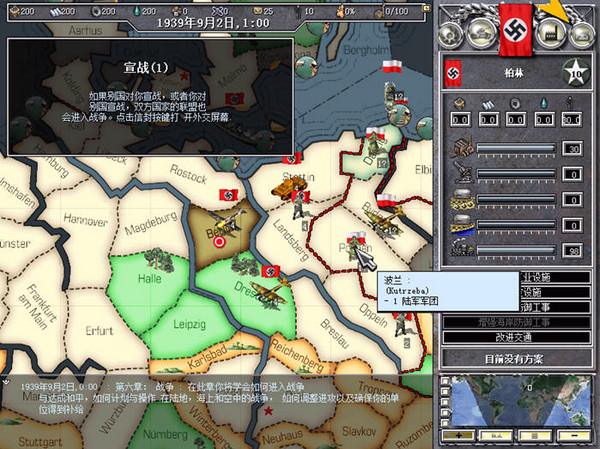Viewport: 600px width, 449px height.
Task: Open the gear icon screen
Action: coord(452,33)
